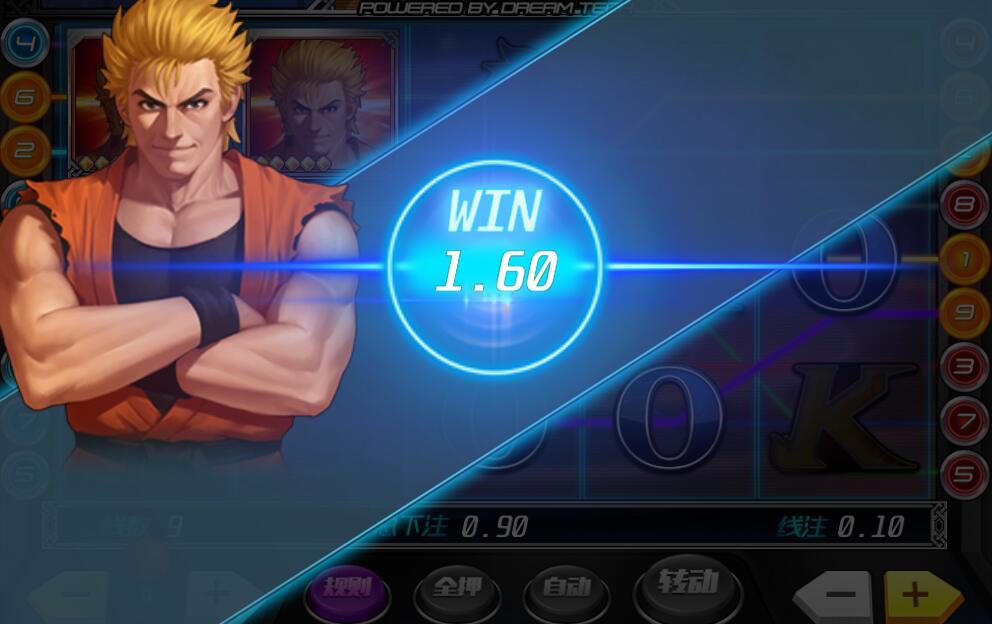Image resolution: width=992 pixels, height=624 pixels.
Task: Select the payline 3 marker
Action: click(965, 365)
